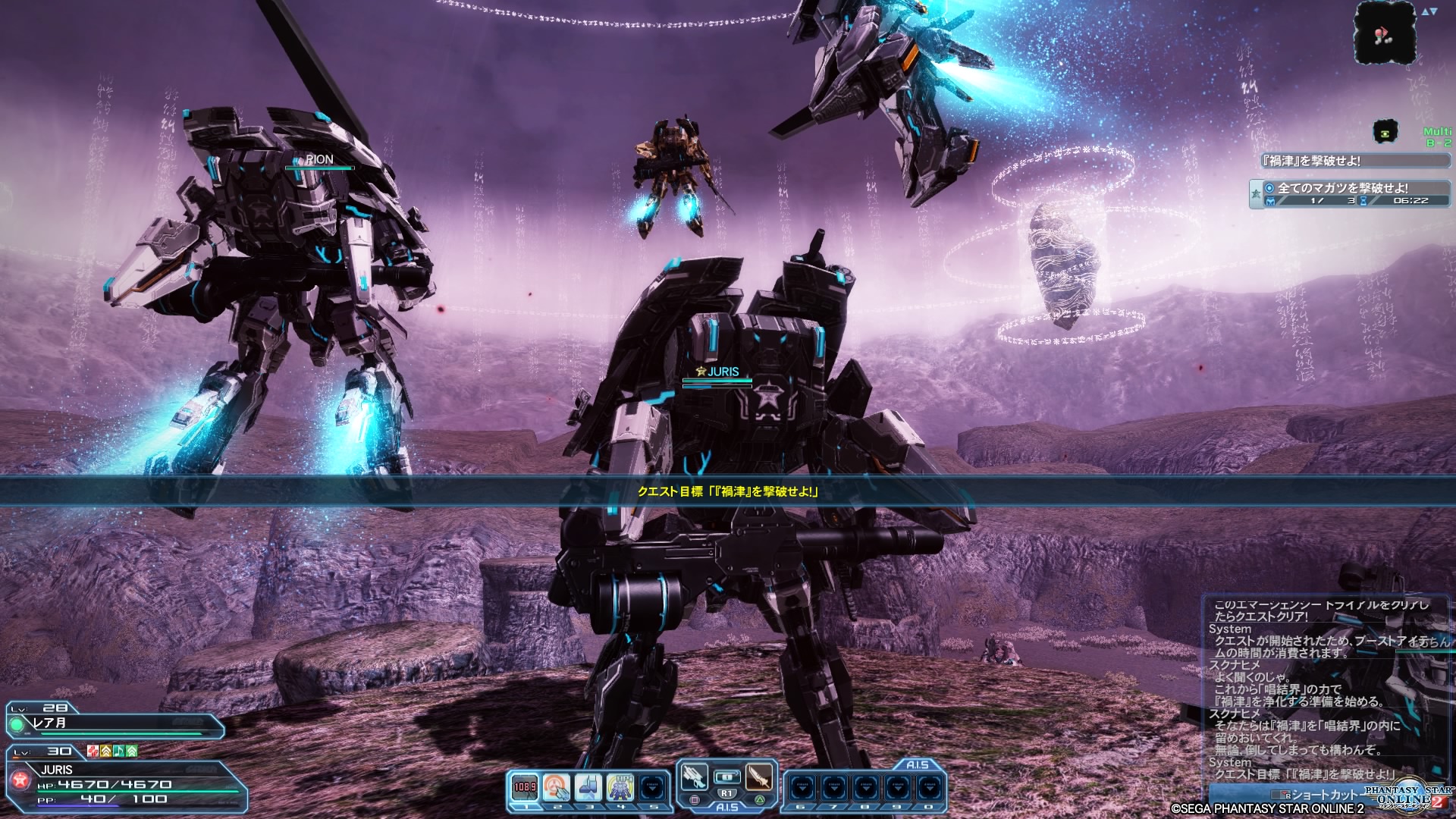
Task: Select party member レア月 status panel
Action: tap(114, 722)
